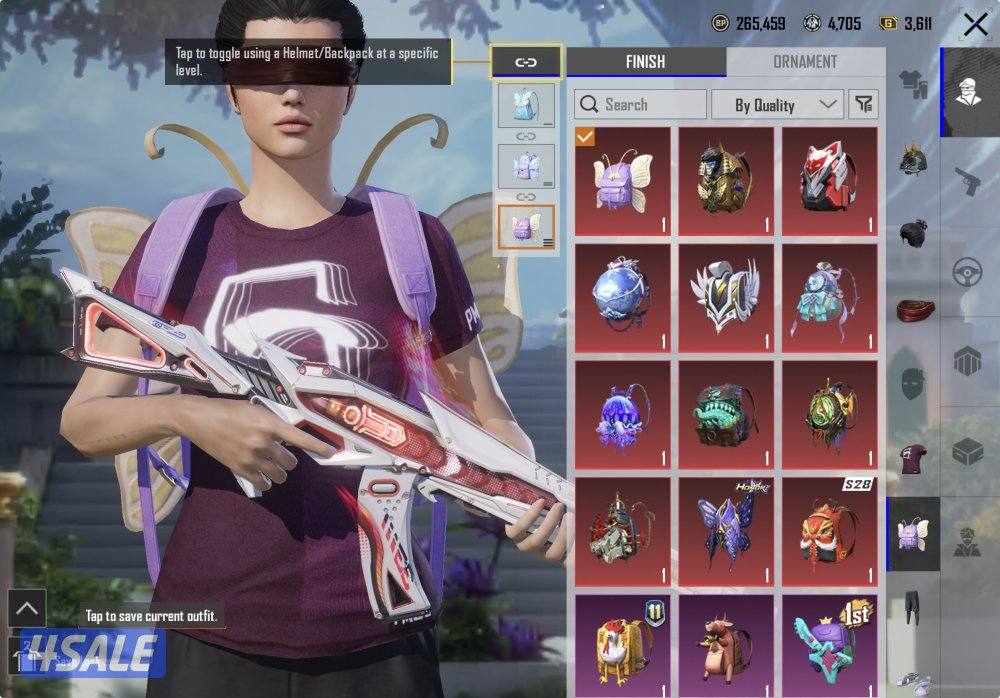1000x698 pixels.
Task: Switch to the Ornament tab
Action: [x=805, y=62]
